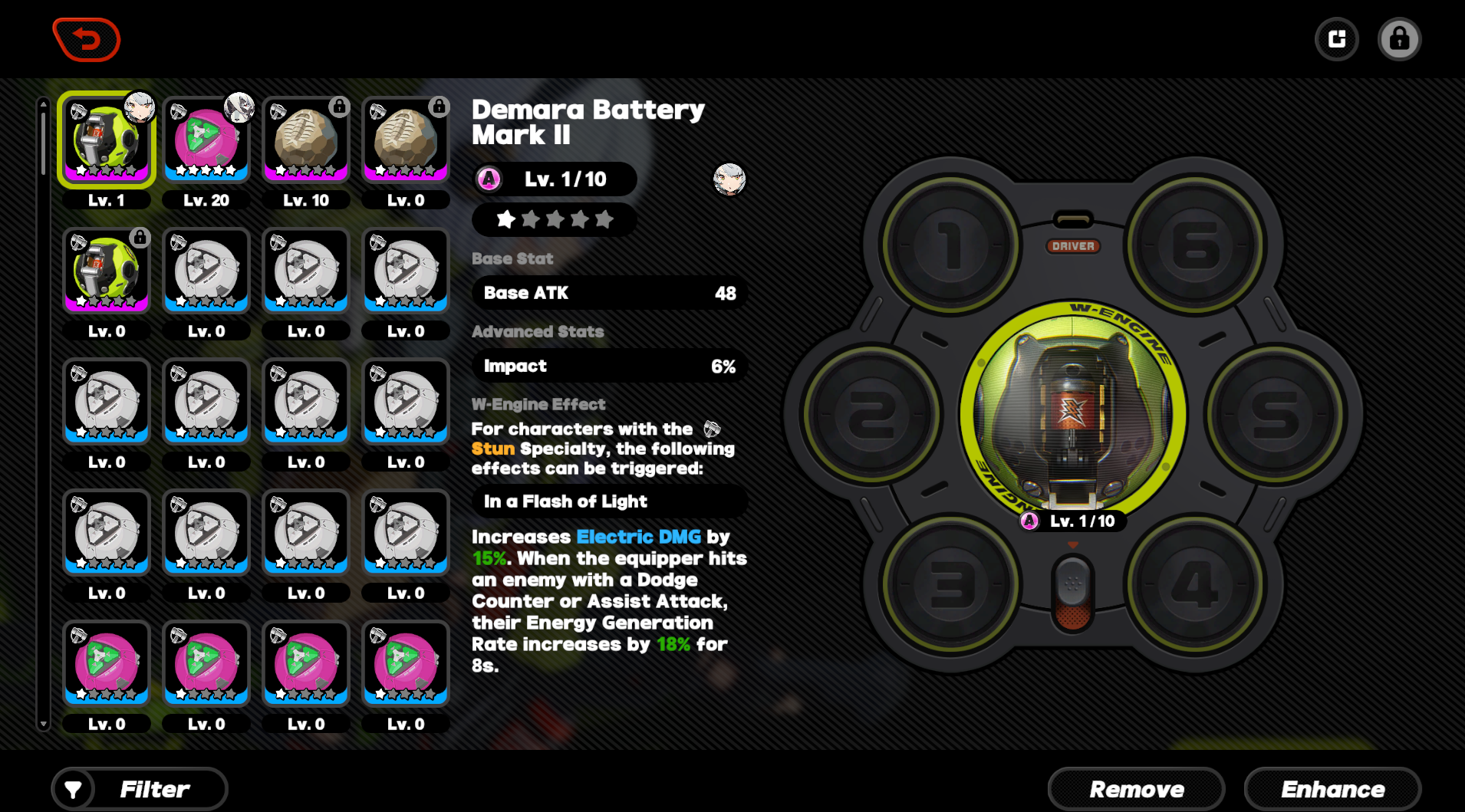
Task: Click the DRIVER label on the equipment wheel
Action: [1072, 246]
